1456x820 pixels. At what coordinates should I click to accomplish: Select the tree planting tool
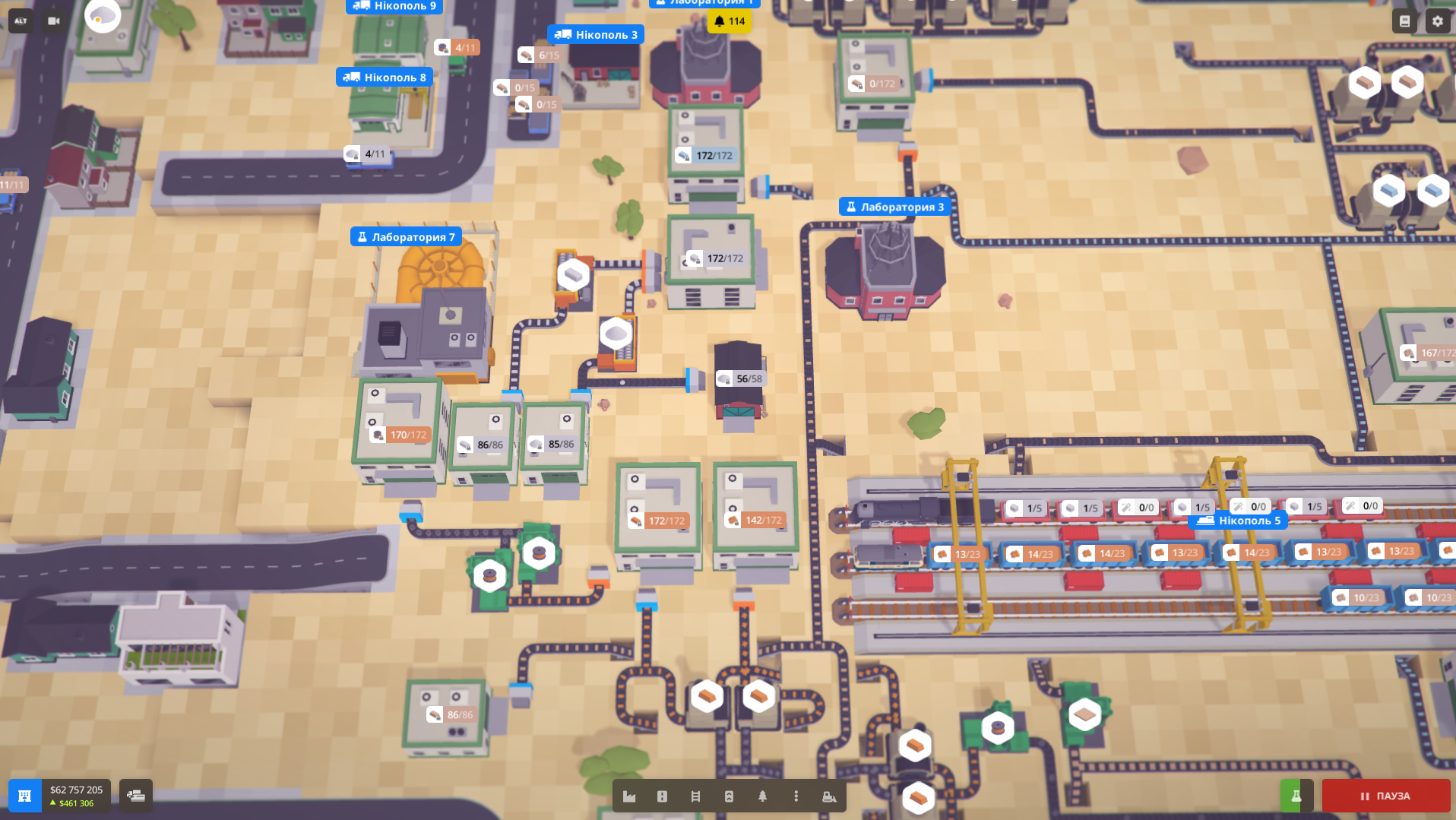pyautogui.click(x=763, y=796)
